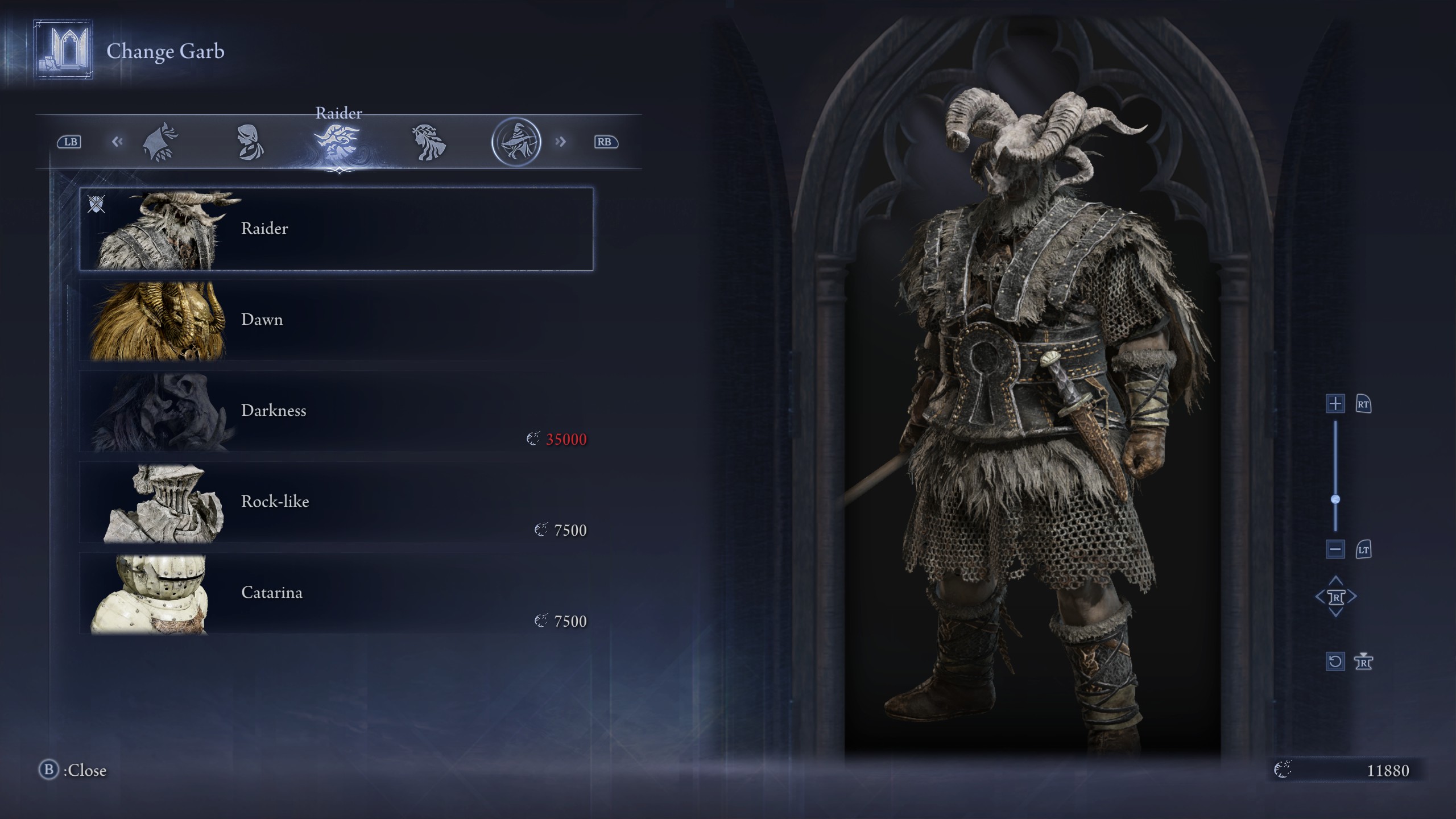
Task: Go back with the left double-chevron arrows
Action: tap(118, 141)
